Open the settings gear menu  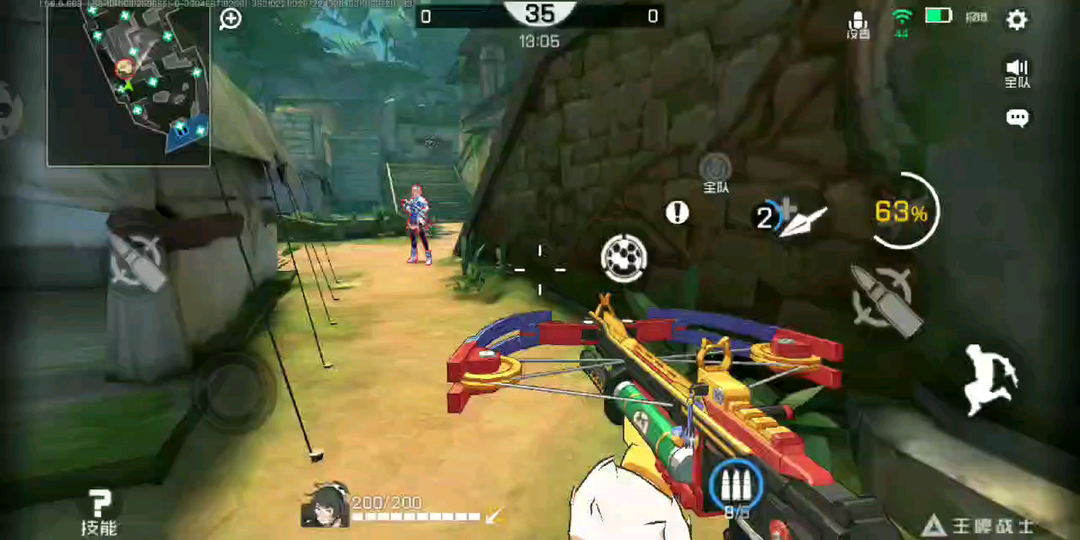tap(1017, 19)
